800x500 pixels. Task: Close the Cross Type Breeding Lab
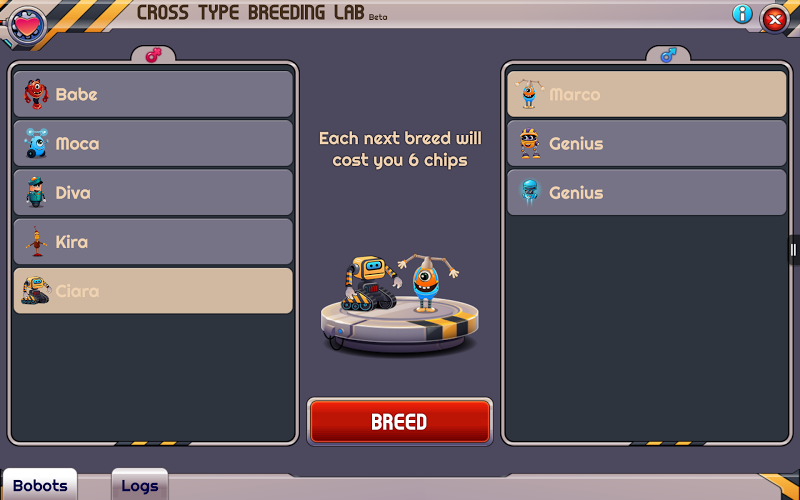click(774, 18)
